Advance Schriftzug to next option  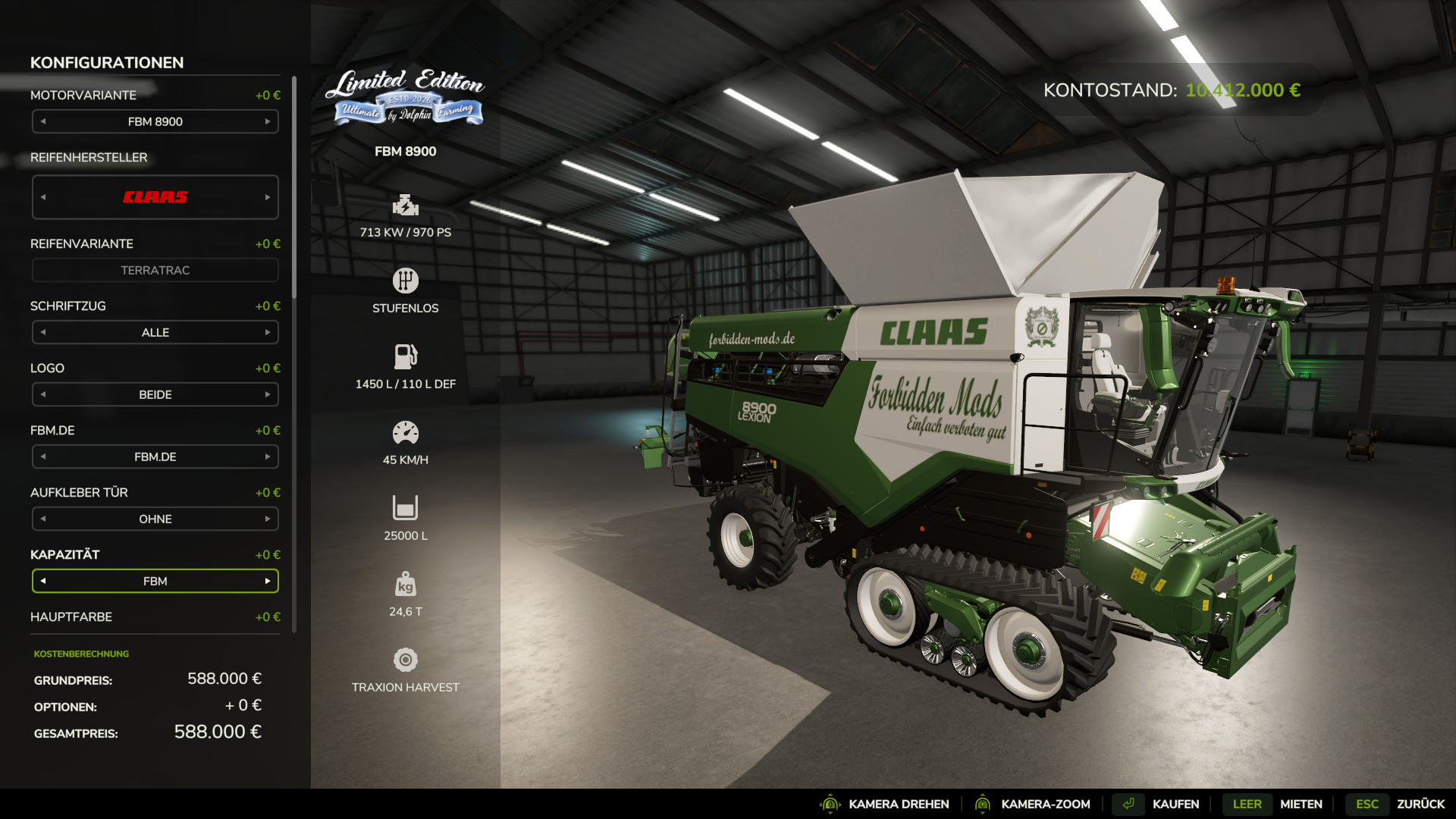(x=268, y=332)
